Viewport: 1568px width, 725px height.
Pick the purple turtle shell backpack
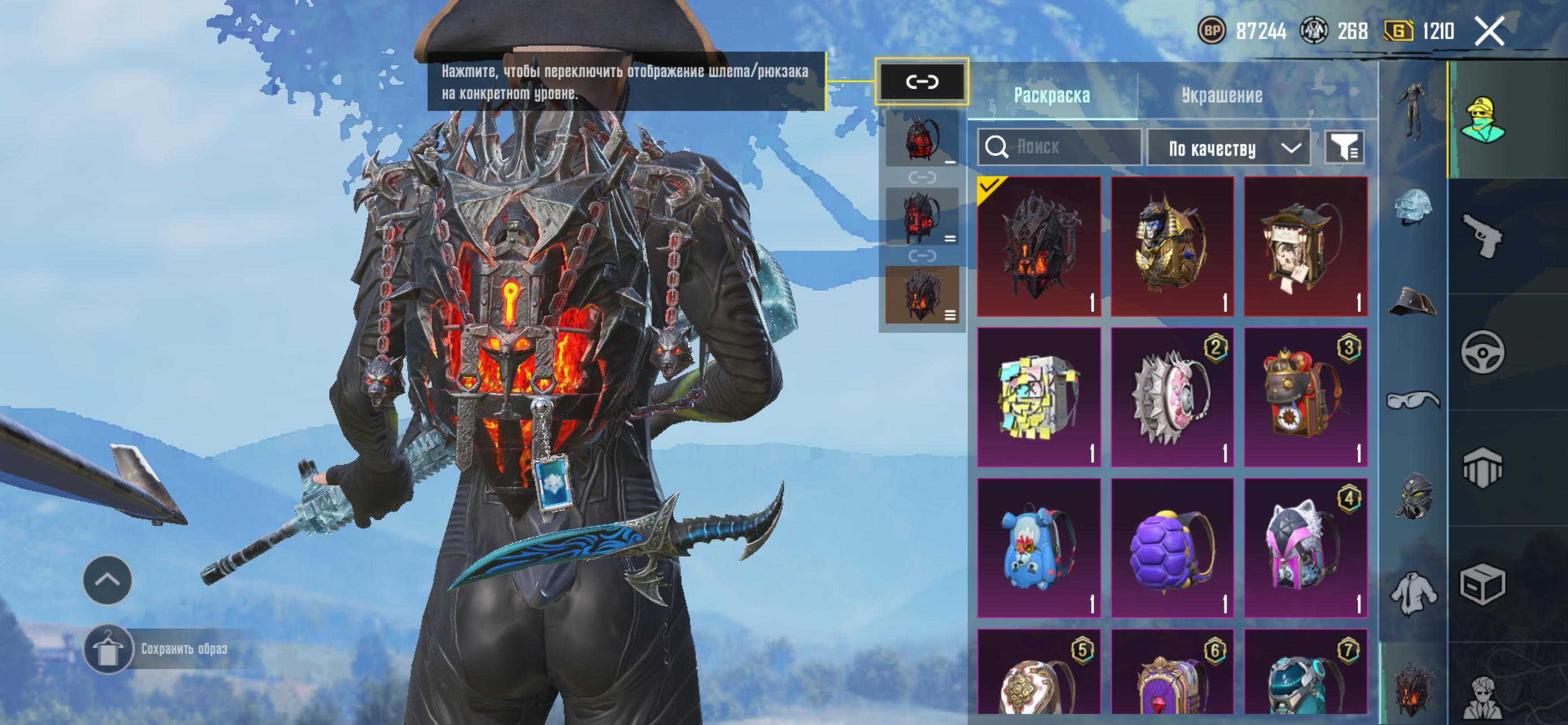(1172, 547)
